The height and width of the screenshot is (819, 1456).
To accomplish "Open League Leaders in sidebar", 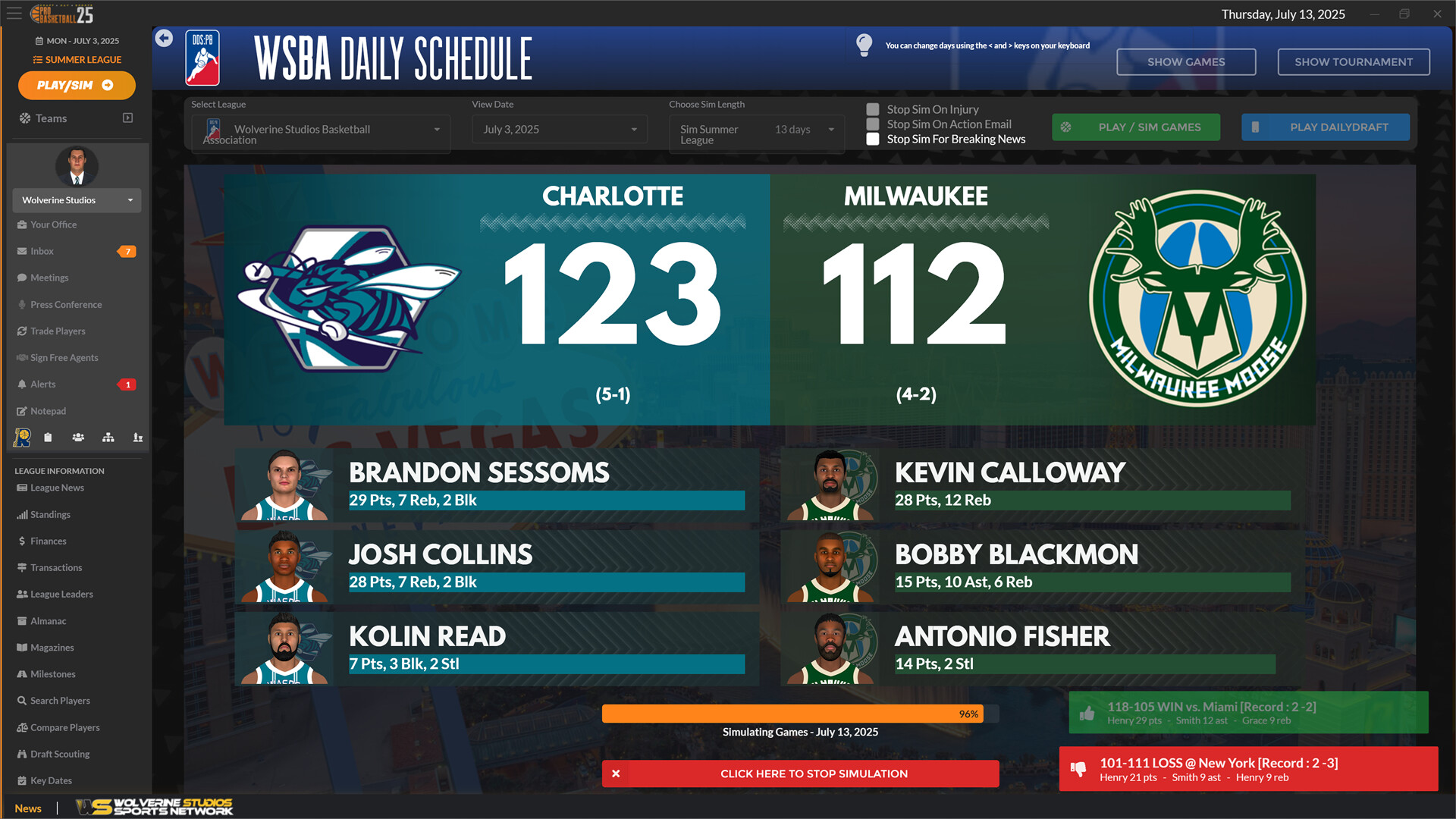I will pyautogui.click(x=61, y=594).
